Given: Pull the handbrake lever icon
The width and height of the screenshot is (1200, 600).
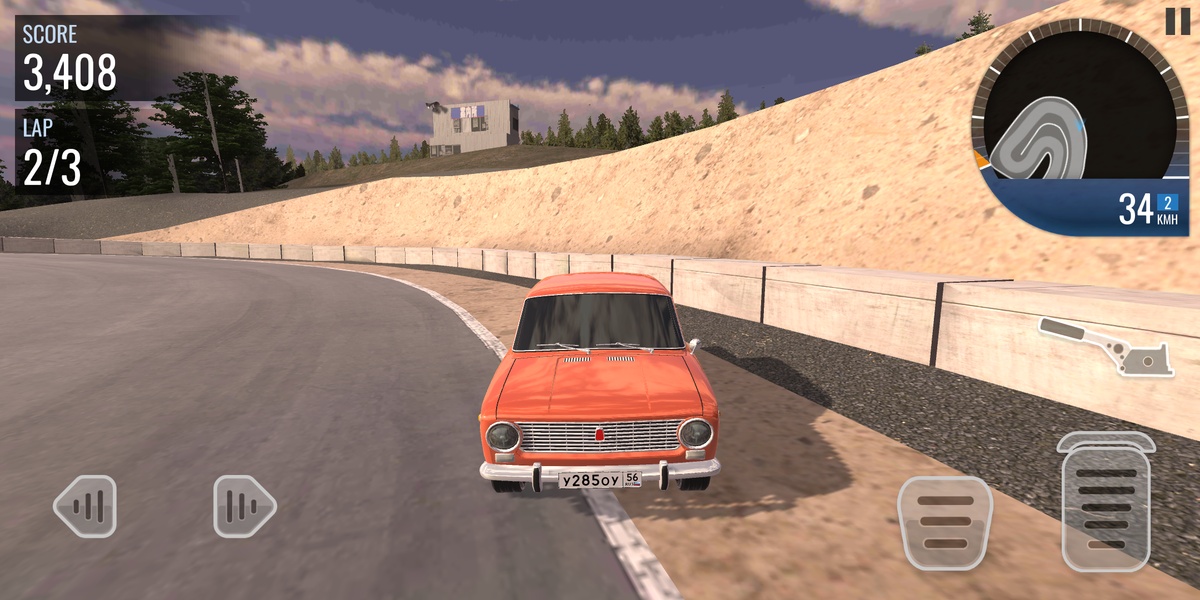Looking at the screenshot, I should [x=1105, y=346].
